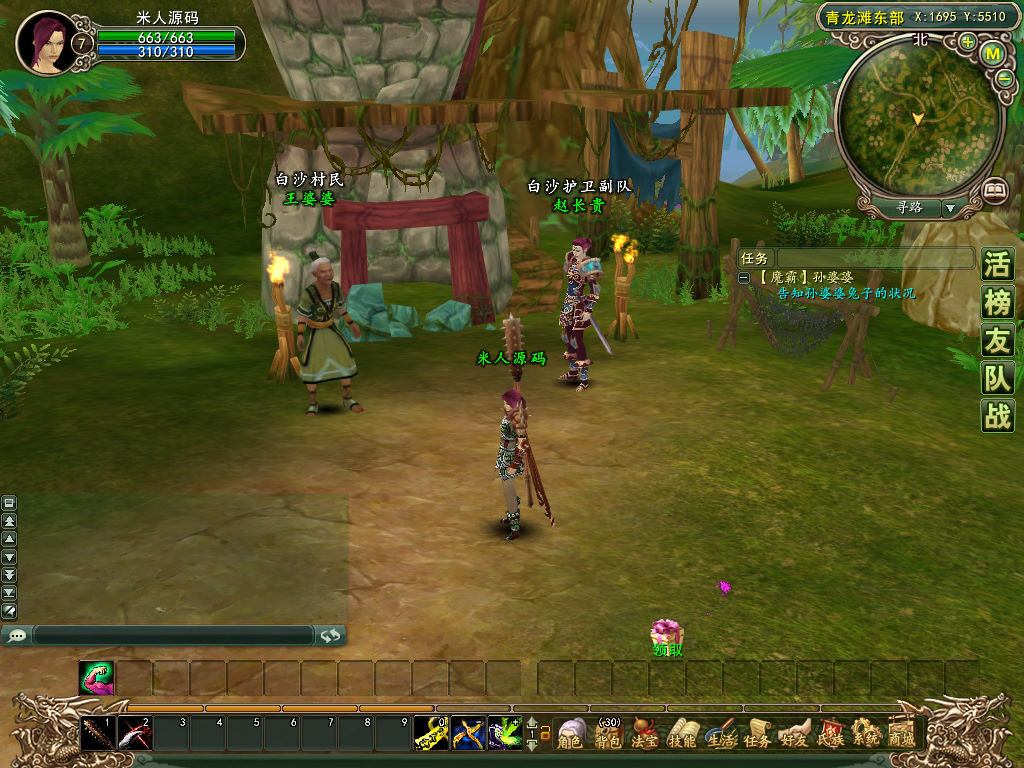Expand the dropdown arrow beside 寻路

[x=949, y=208]
